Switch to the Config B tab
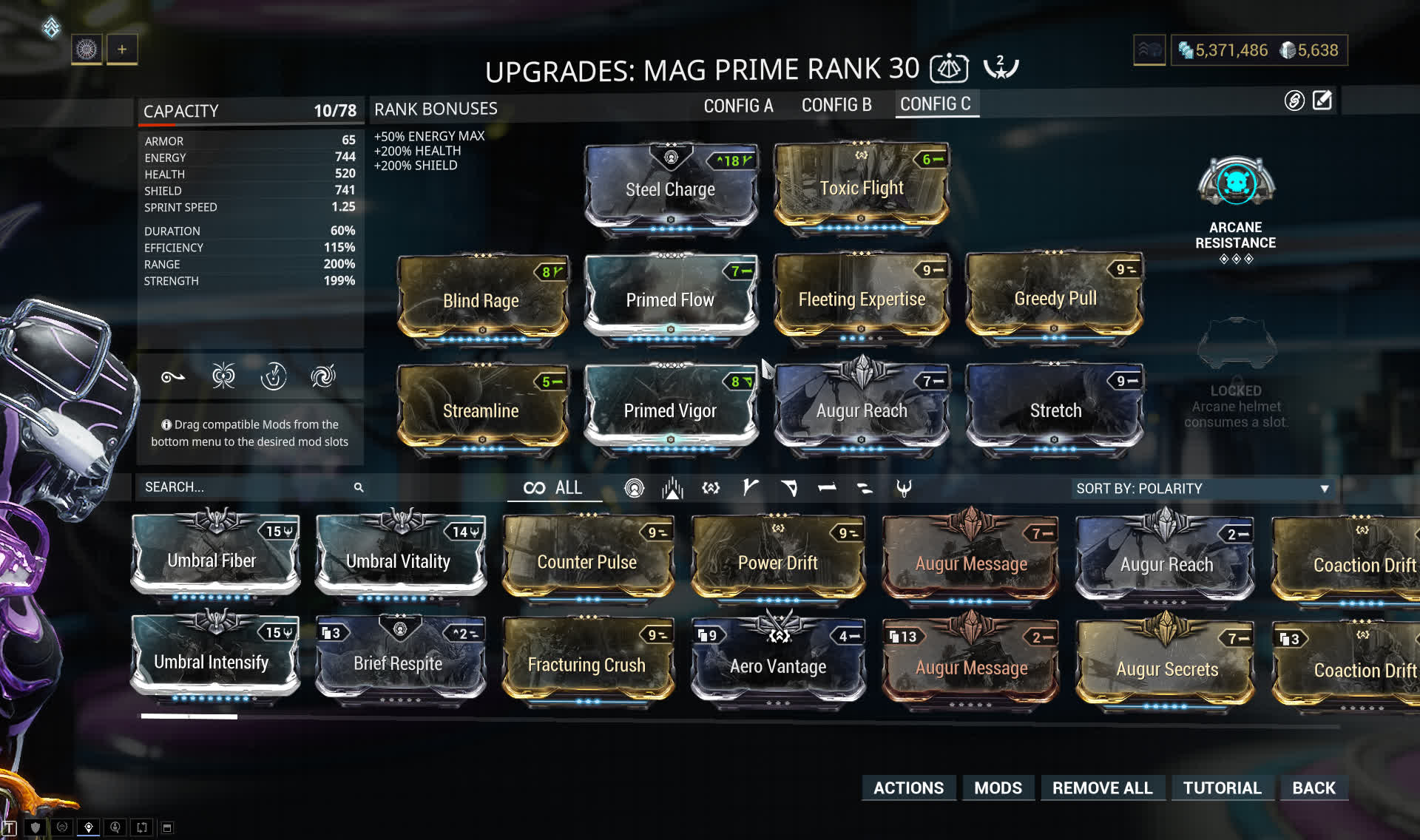 pyautogui.click(x=836, y=105)
